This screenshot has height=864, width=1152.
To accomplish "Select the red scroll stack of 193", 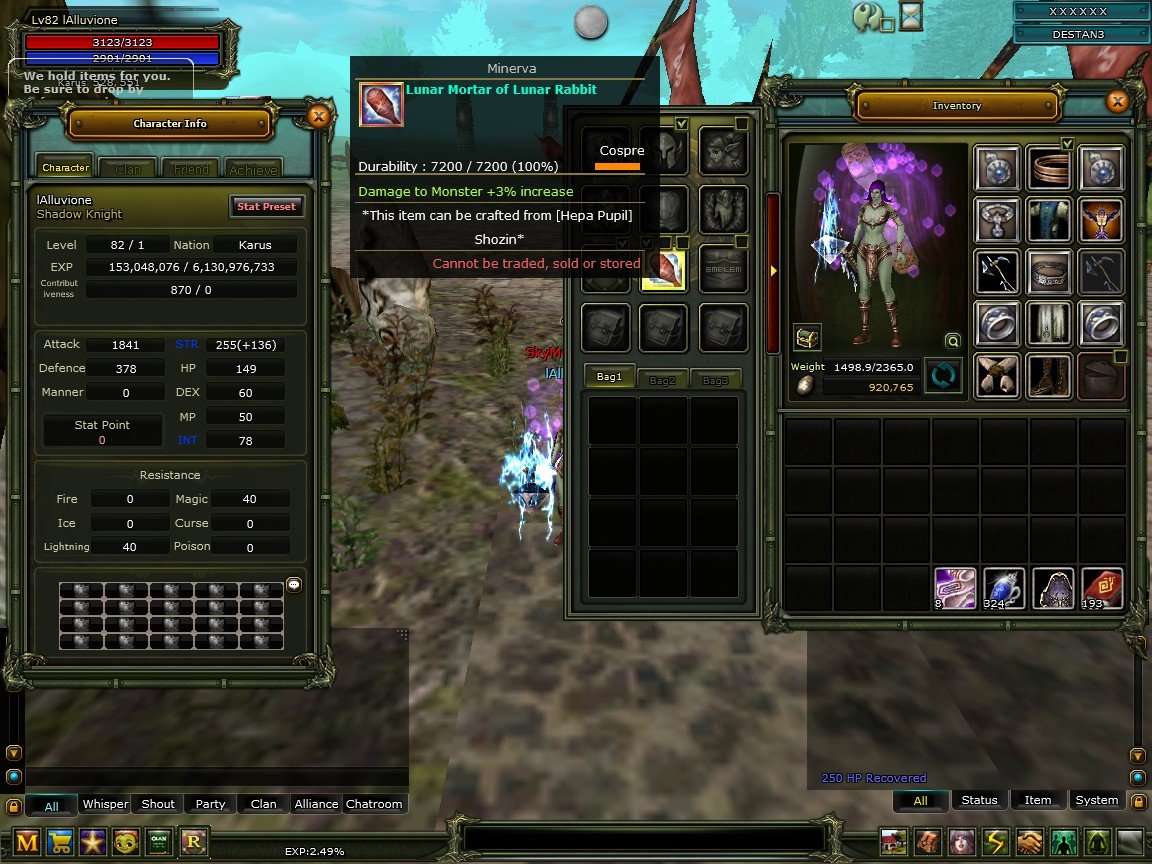I will [1101, 588].
